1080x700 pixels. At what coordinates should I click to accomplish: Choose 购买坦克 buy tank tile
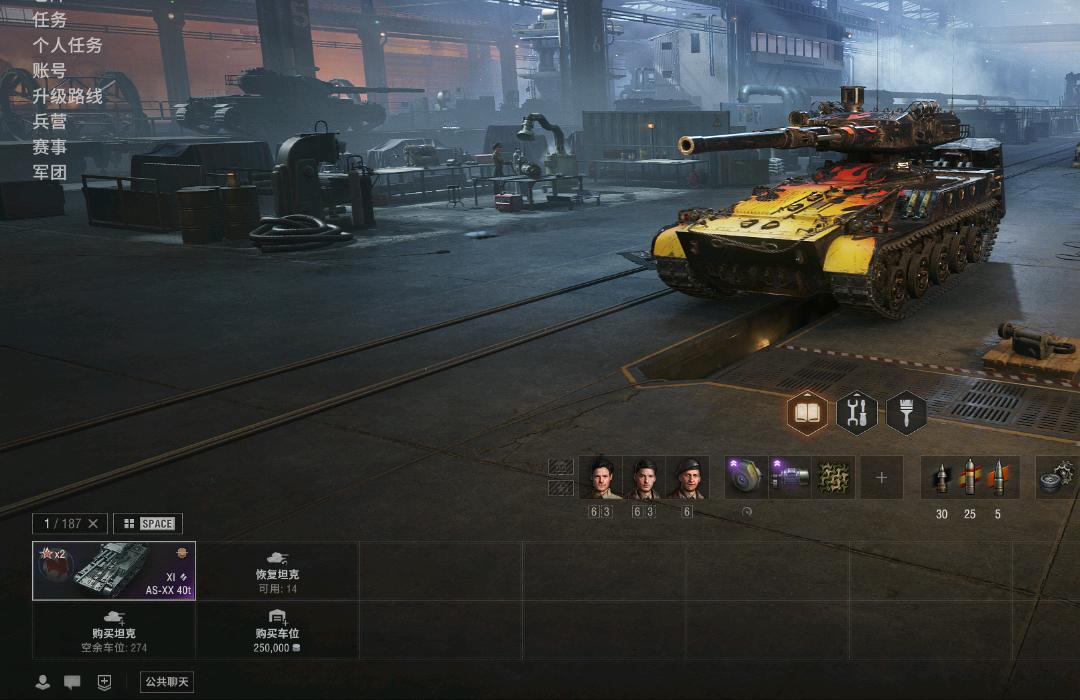point(114,630)
